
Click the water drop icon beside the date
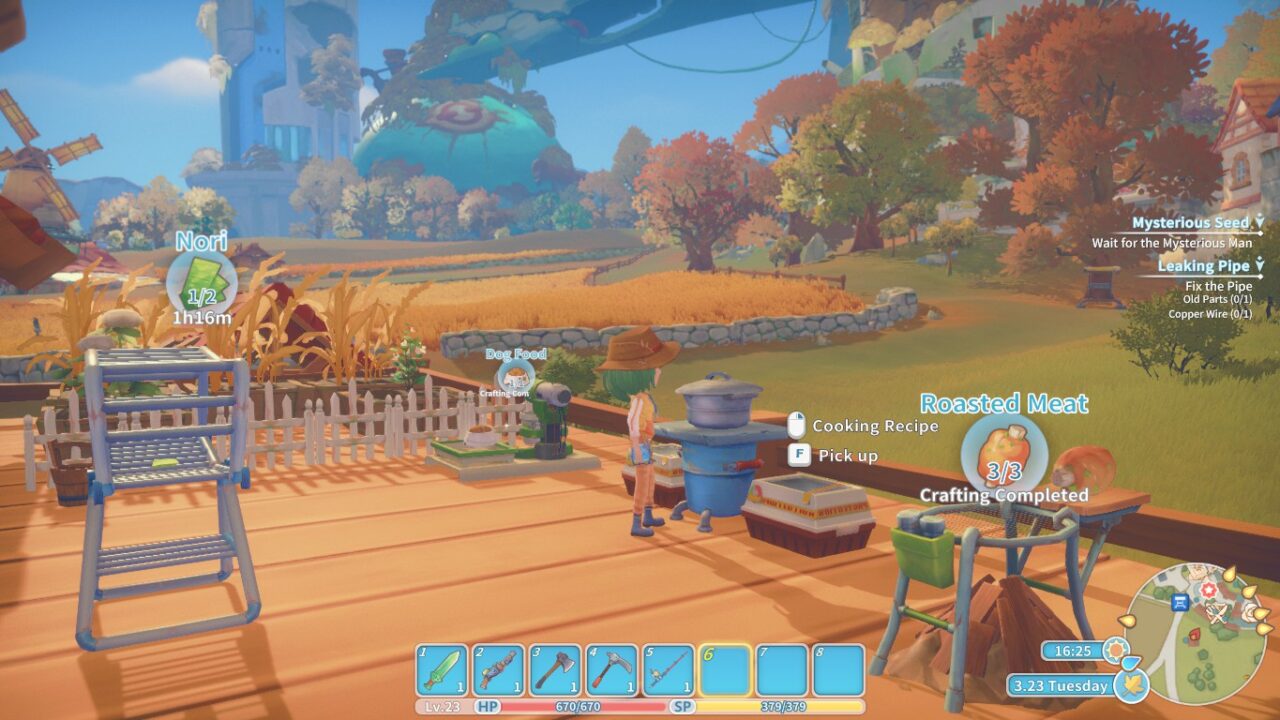click(x=1131, y=662)
